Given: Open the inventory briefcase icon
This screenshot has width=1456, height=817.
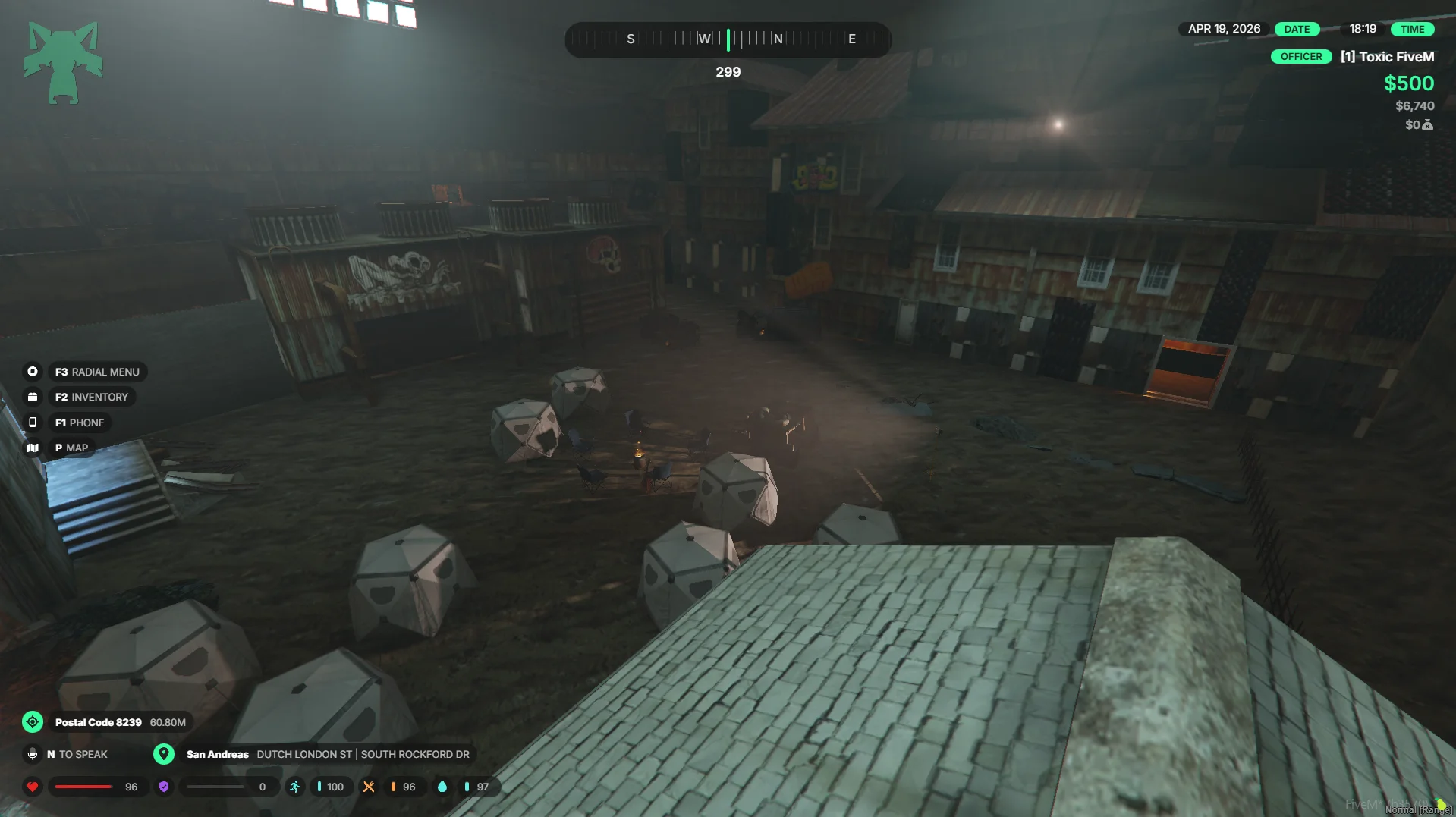Looking at the screenshot, I should point(33,397).
